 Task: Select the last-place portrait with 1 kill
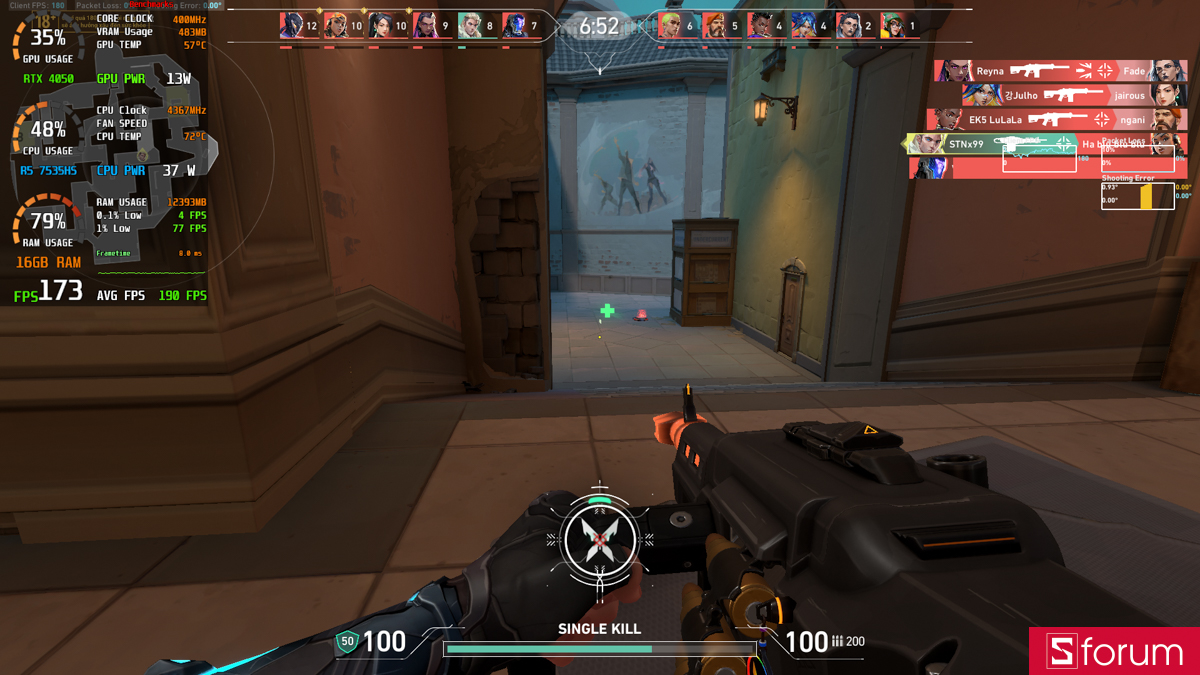pyautogui.click(x=893, y=26)
